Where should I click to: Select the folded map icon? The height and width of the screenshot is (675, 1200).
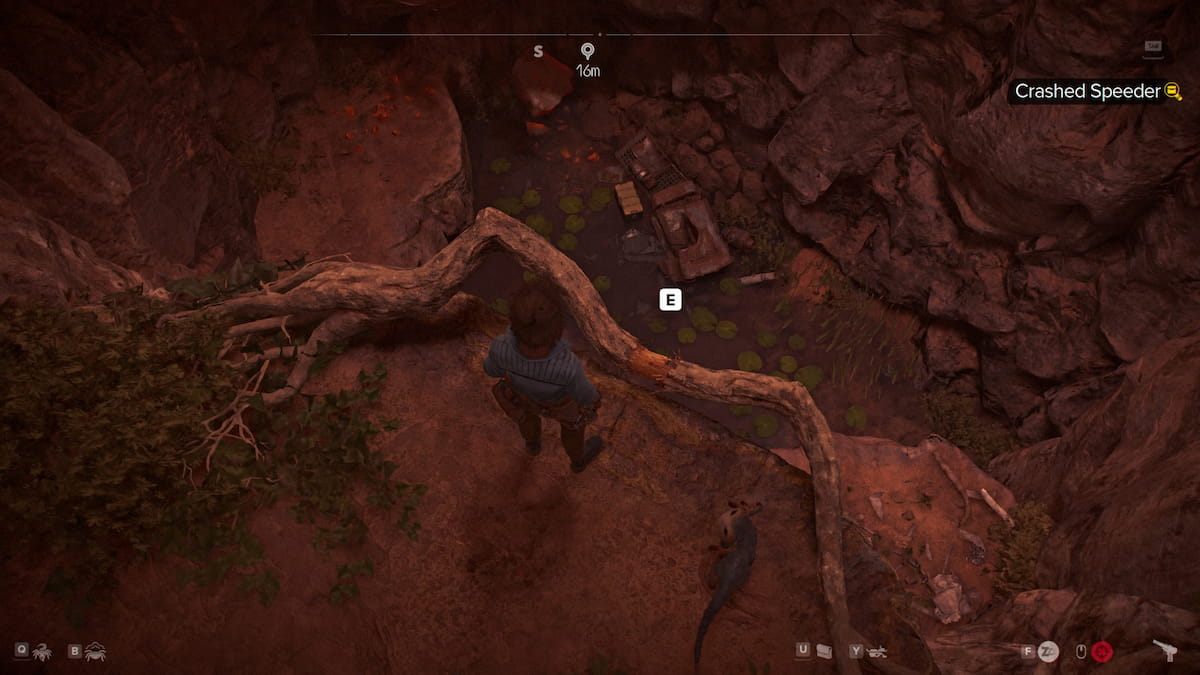(x=824, y=651)
